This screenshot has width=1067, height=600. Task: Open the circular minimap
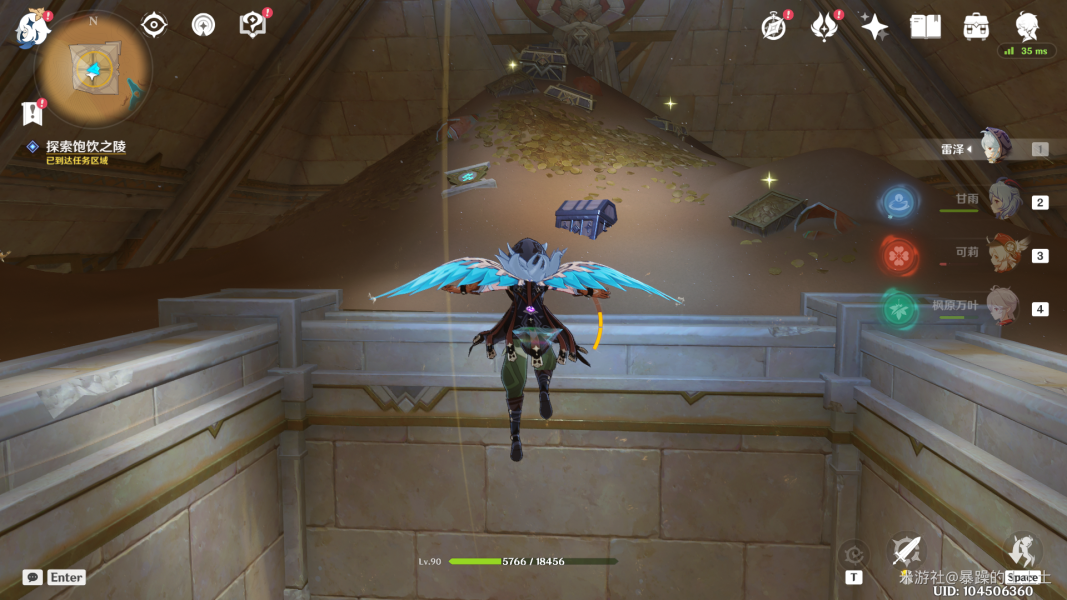(x=93, y=69)
